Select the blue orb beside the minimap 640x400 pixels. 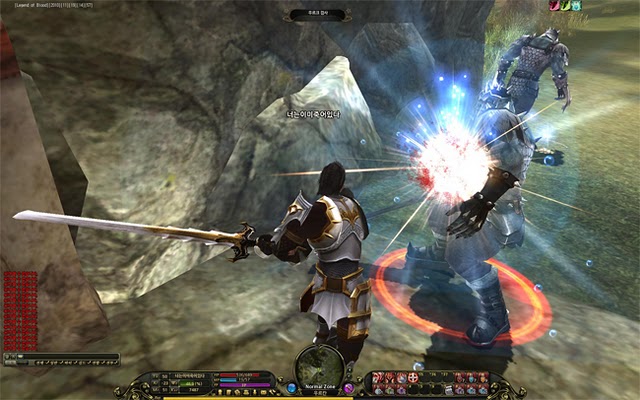coord(291,387)
